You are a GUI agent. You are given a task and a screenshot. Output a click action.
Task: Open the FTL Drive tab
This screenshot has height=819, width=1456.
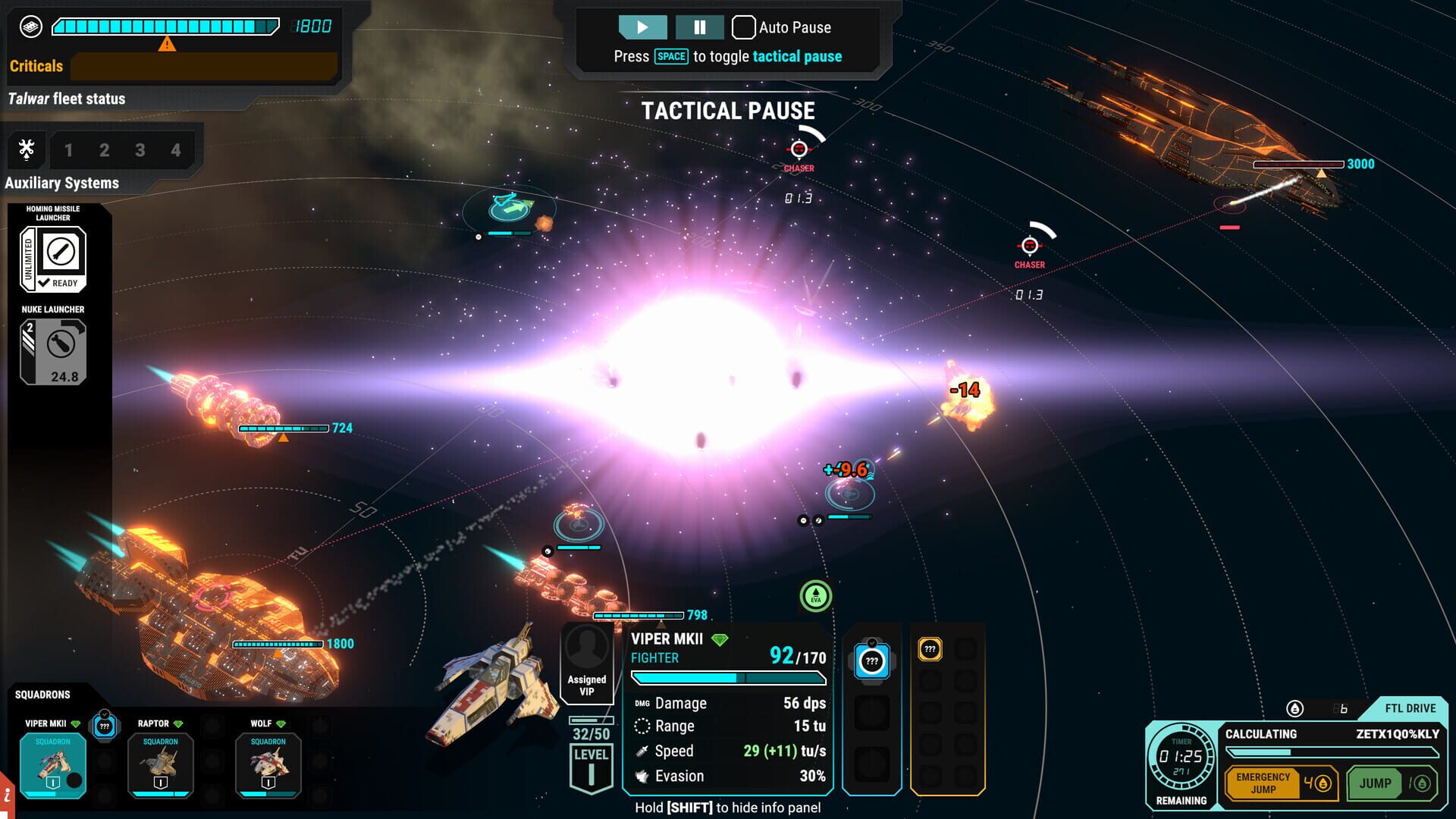pos(1409,708)
